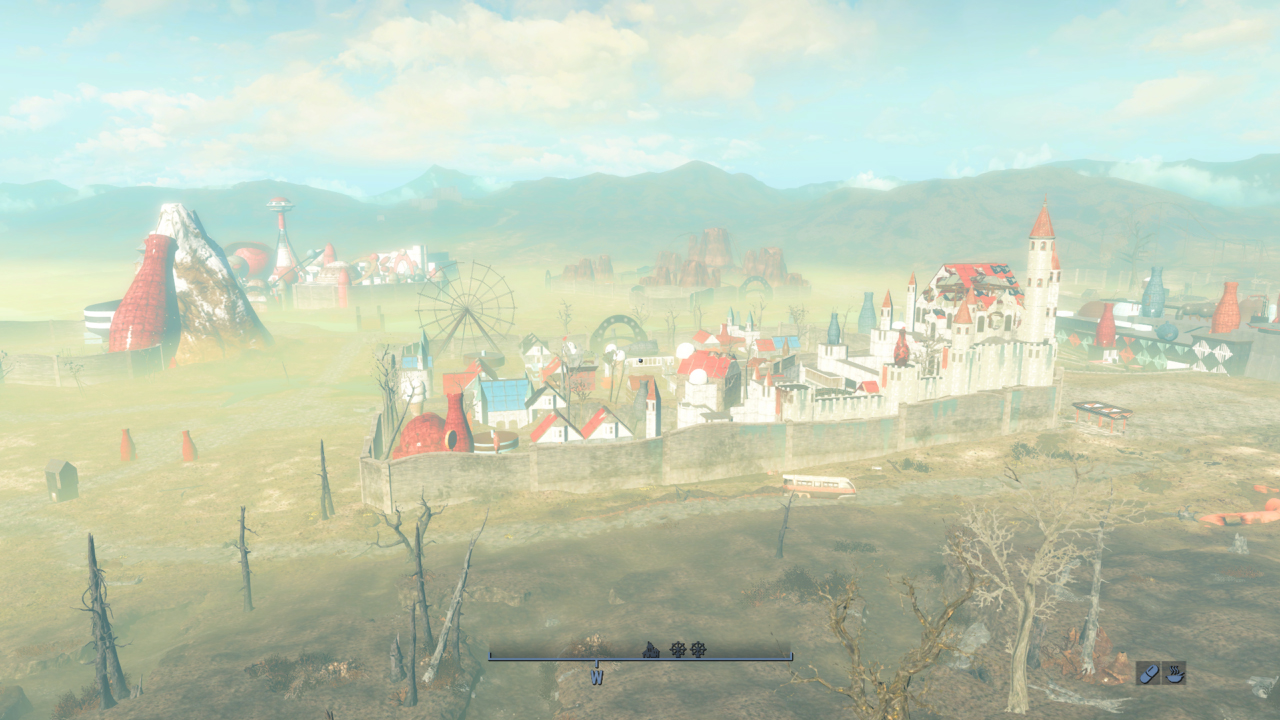Image resolution: width=1280 pixels, height=720 pixels.
Task: Click the building location marker on the compass
Action: click(x=651, y=650)
